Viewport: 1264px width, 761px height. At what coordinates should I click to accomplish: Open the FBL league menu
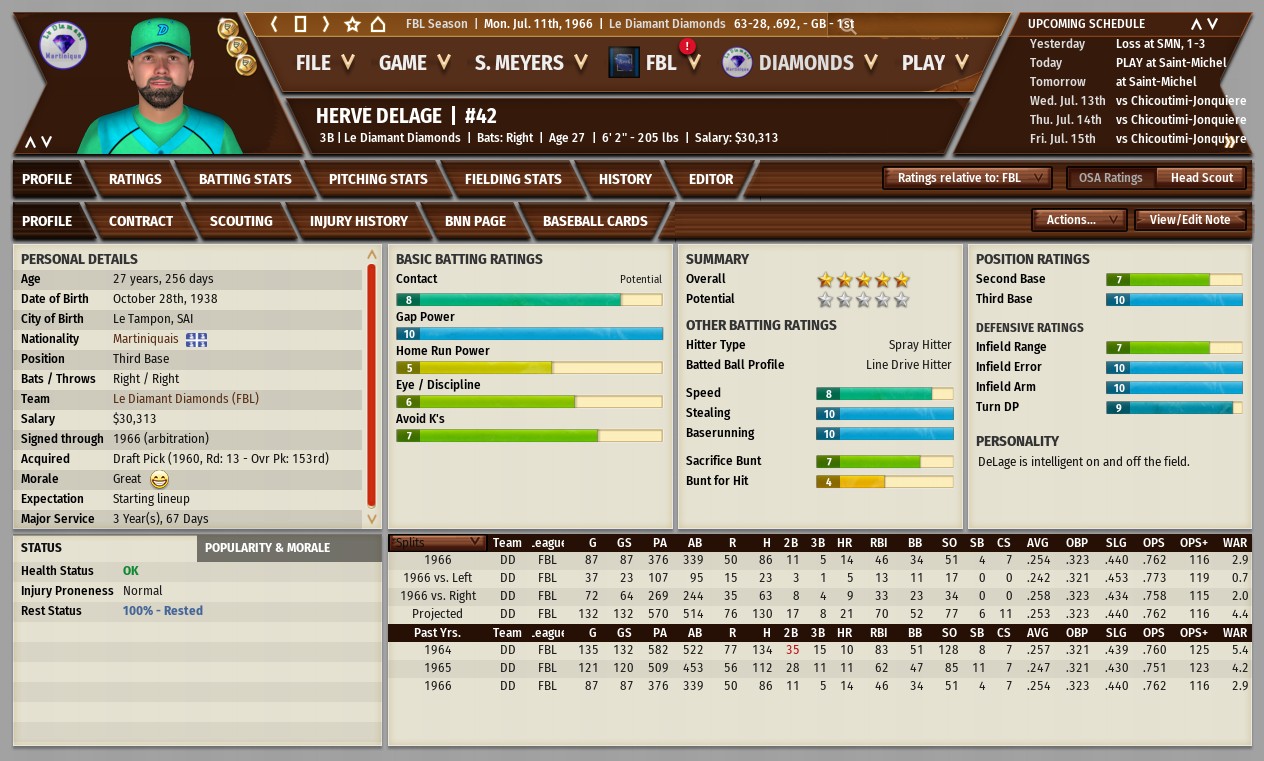pos(660,63)
